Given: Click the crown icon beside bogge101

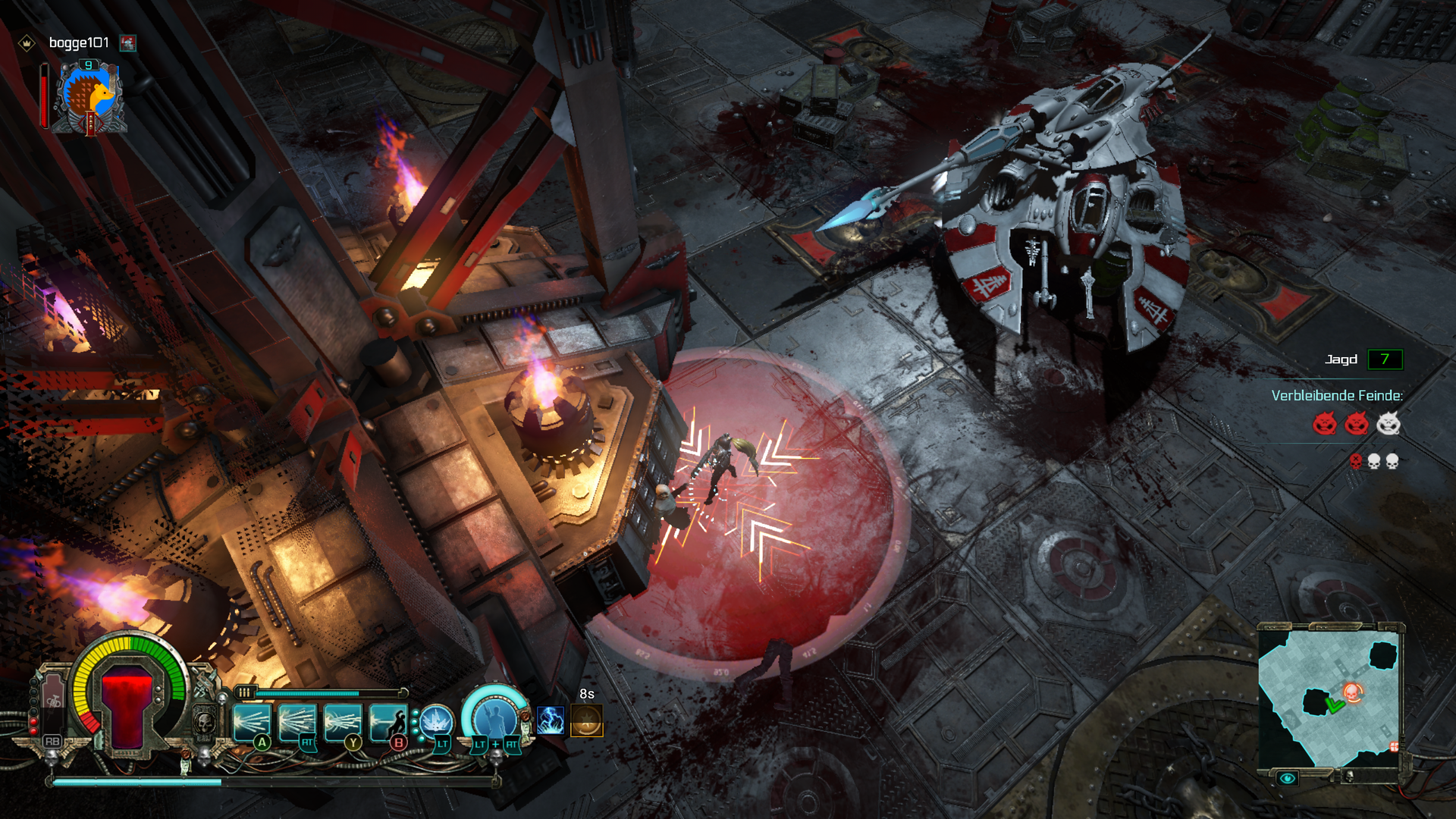Looking at the screenshot, I should [x=27, y=43].
